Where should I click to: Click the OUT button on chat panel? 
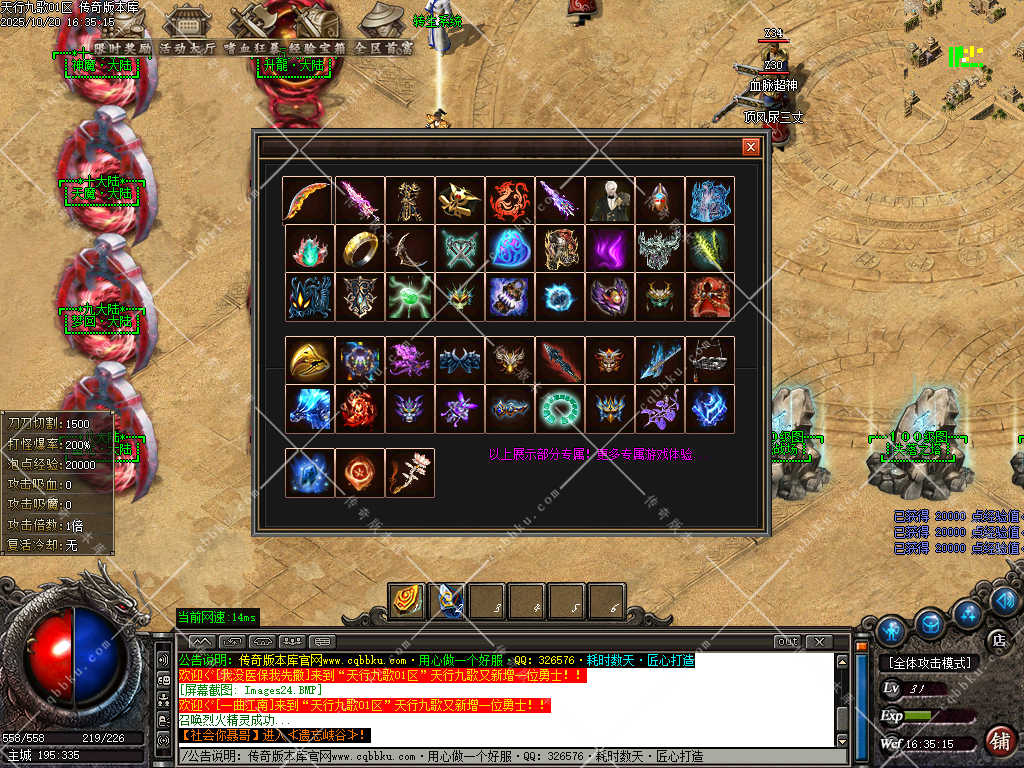point(787,641)
